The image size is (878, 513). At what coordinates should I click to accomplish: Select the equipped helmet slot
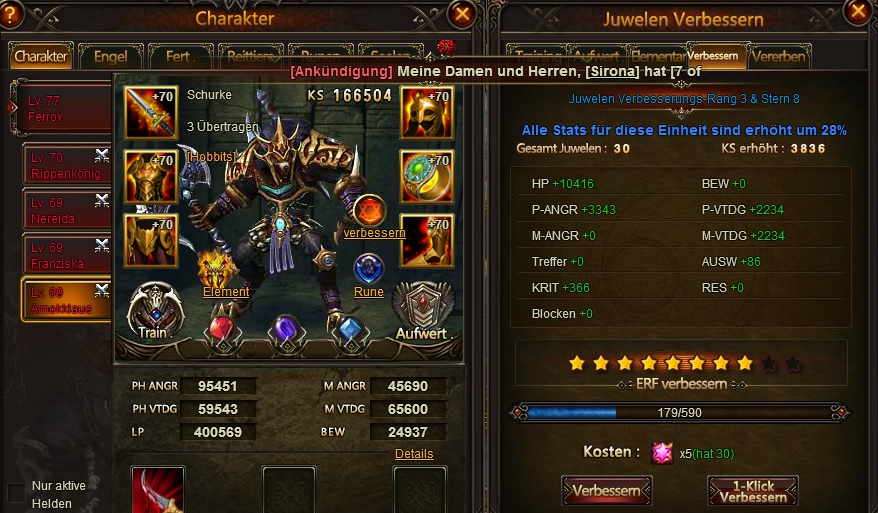point(427,113)
